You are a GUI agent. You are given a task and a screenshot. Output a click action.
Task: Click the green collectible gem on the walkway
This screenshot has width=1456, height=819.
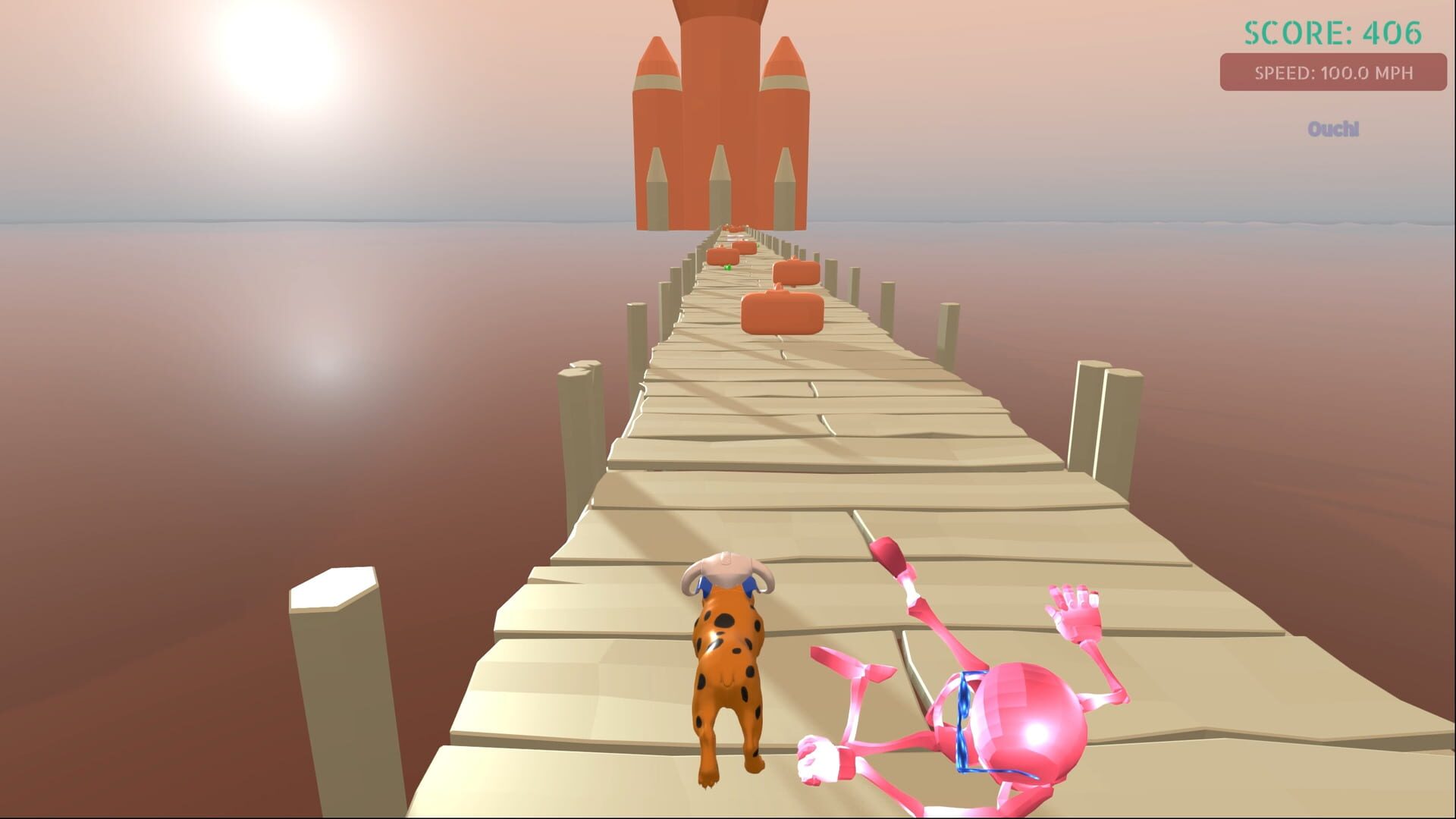(x=729, y=268)
